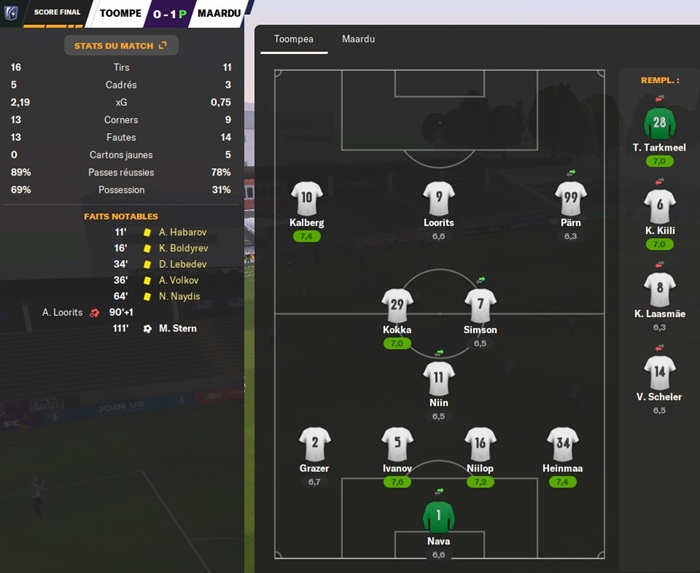Image resolution: width=700 pixels, height=573 pixels.
Task: Choose Simson number 7 shirt
Action: pyautogui.click(x=480, y=304)
